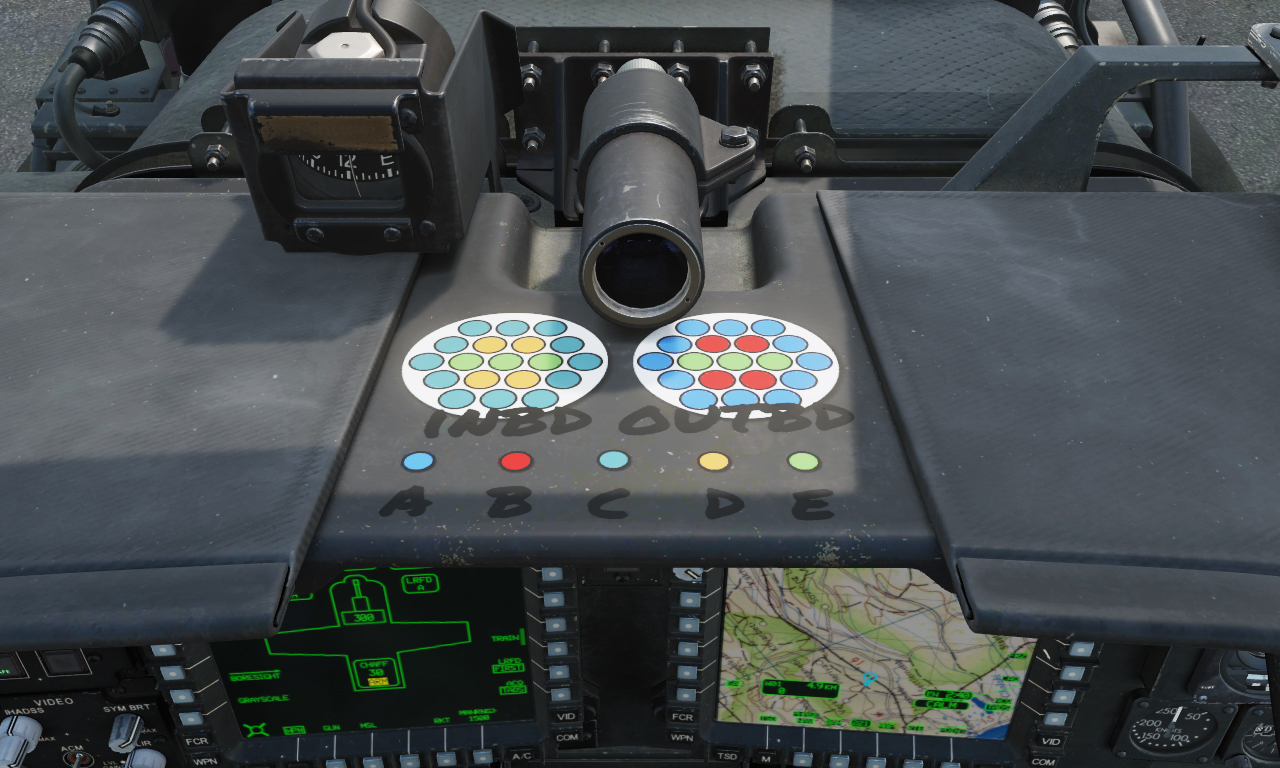Flip the ACM switch on the video panel
This screenshot has height=768, width=1280.
click(x=77, y=757)
